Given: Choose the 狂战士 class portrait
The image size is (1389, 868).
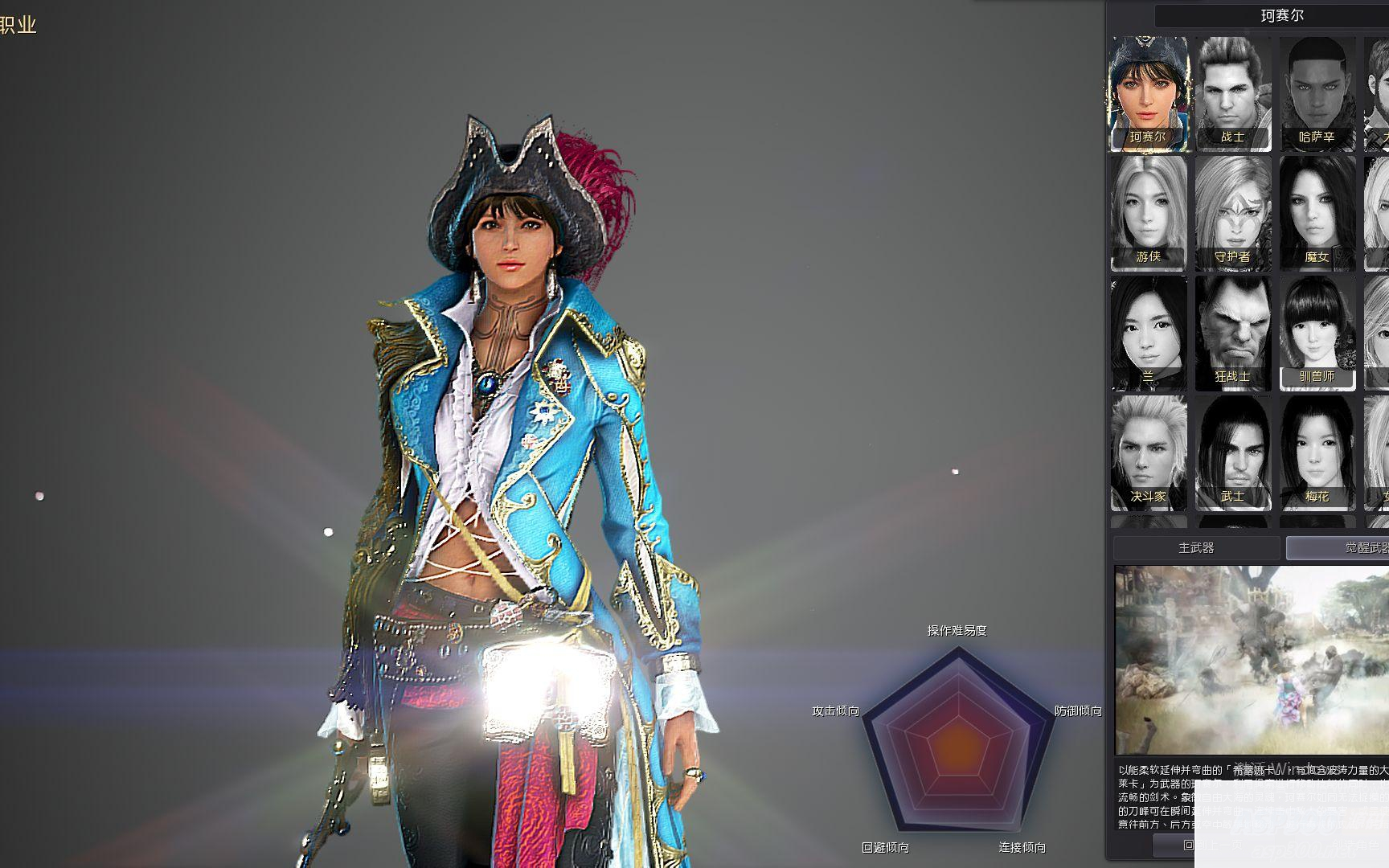Looking at the screenshot, I should (x=1233, y=332).
